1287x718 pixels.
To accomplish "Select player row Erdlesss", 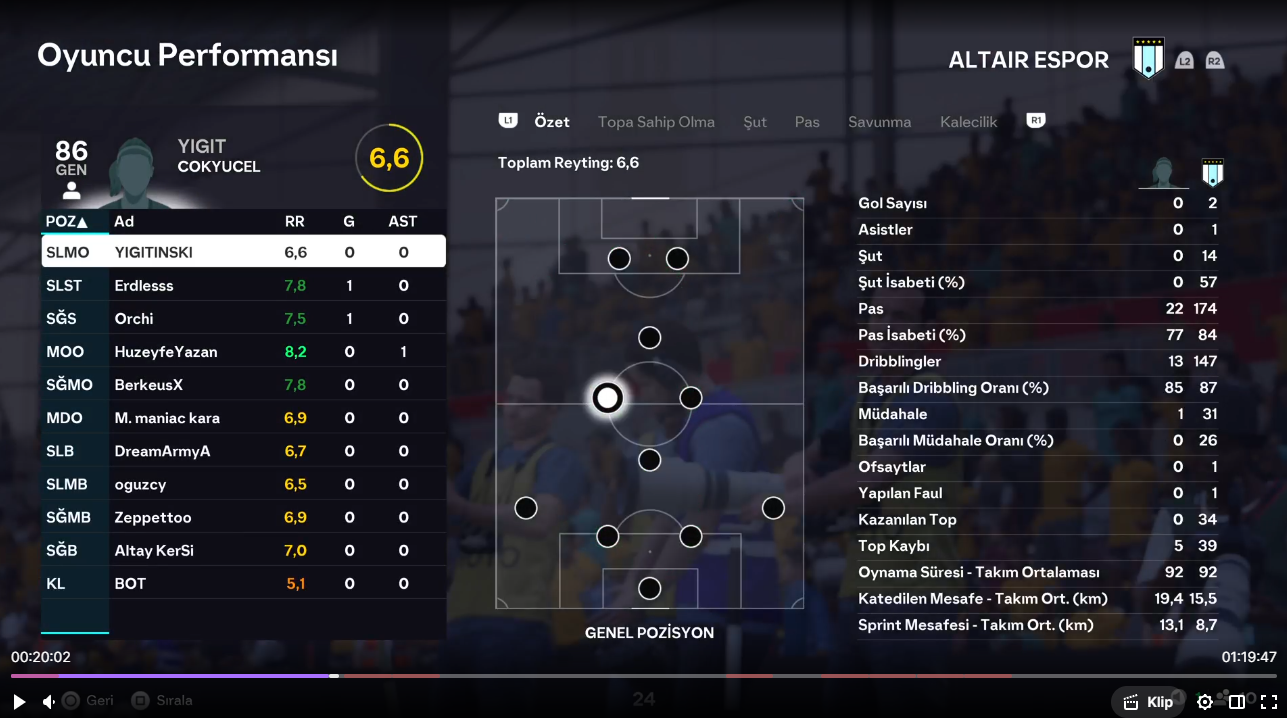I will tap(243, 285).
